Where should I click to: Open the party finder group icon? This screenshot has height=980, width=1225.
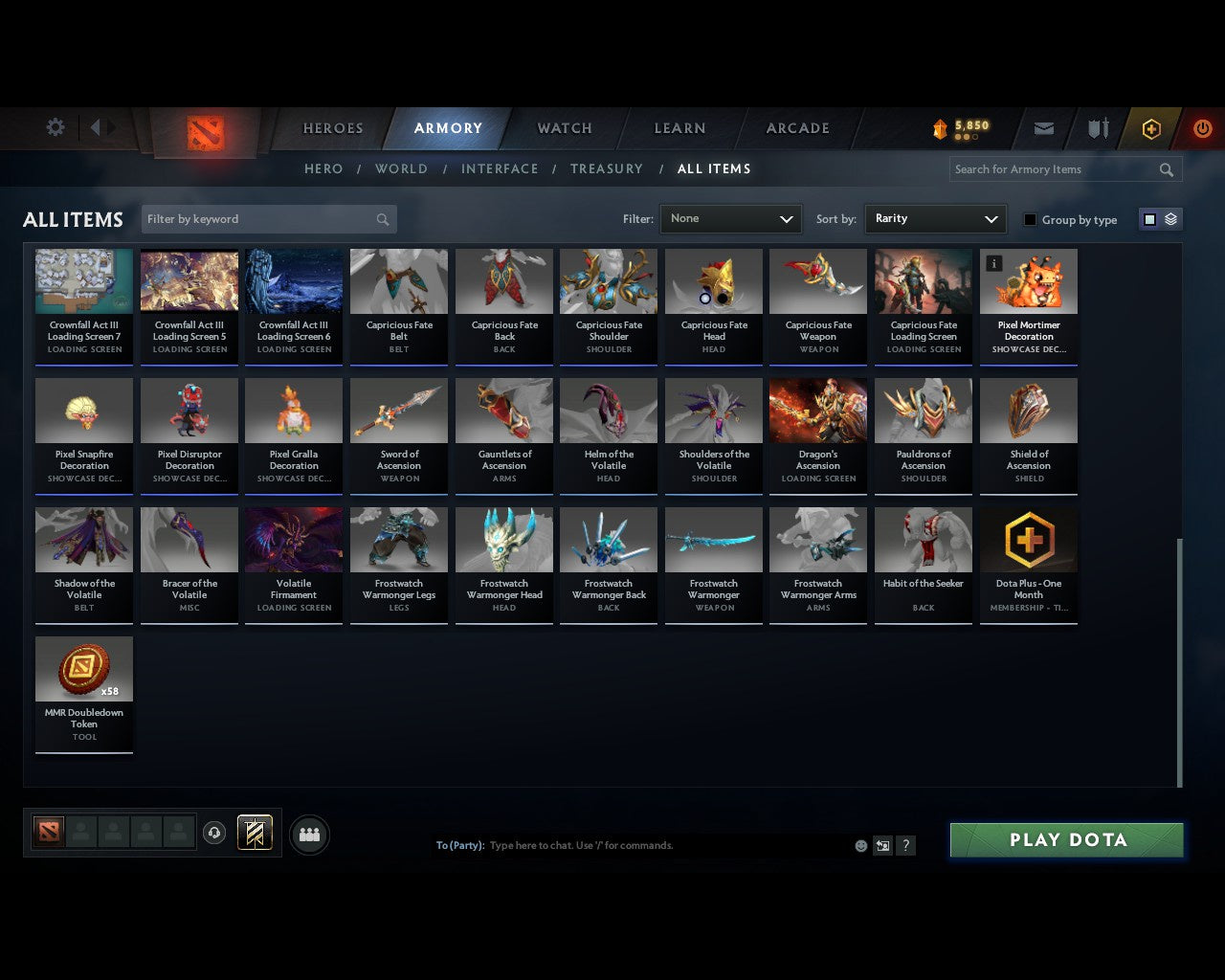308,834
